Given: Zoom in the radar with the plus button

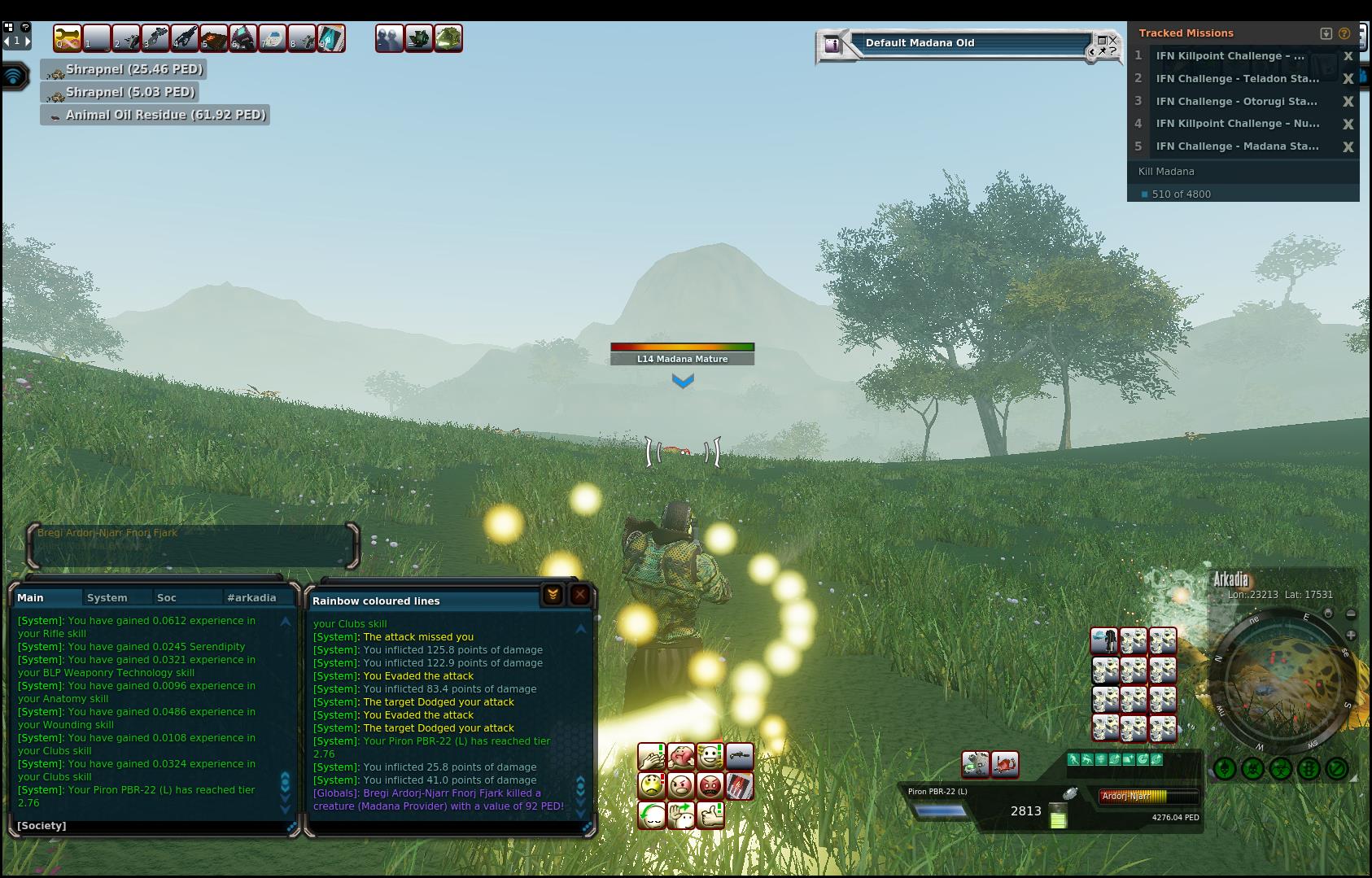Looking at the screenshot, I should tap(1351, 635).
